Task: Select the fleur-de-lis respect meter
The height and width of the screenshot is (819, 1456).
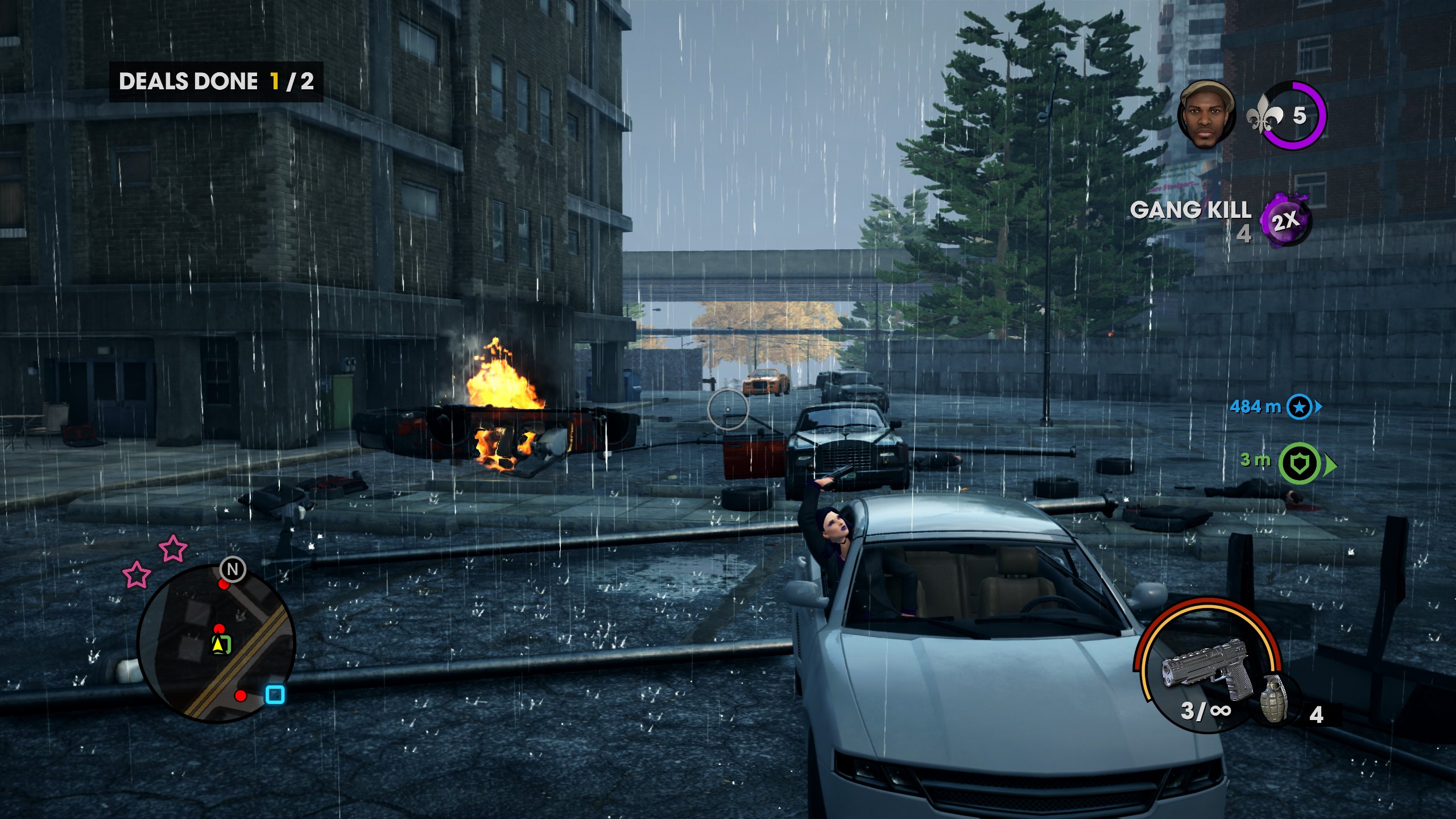Action: coord(1291,116)
